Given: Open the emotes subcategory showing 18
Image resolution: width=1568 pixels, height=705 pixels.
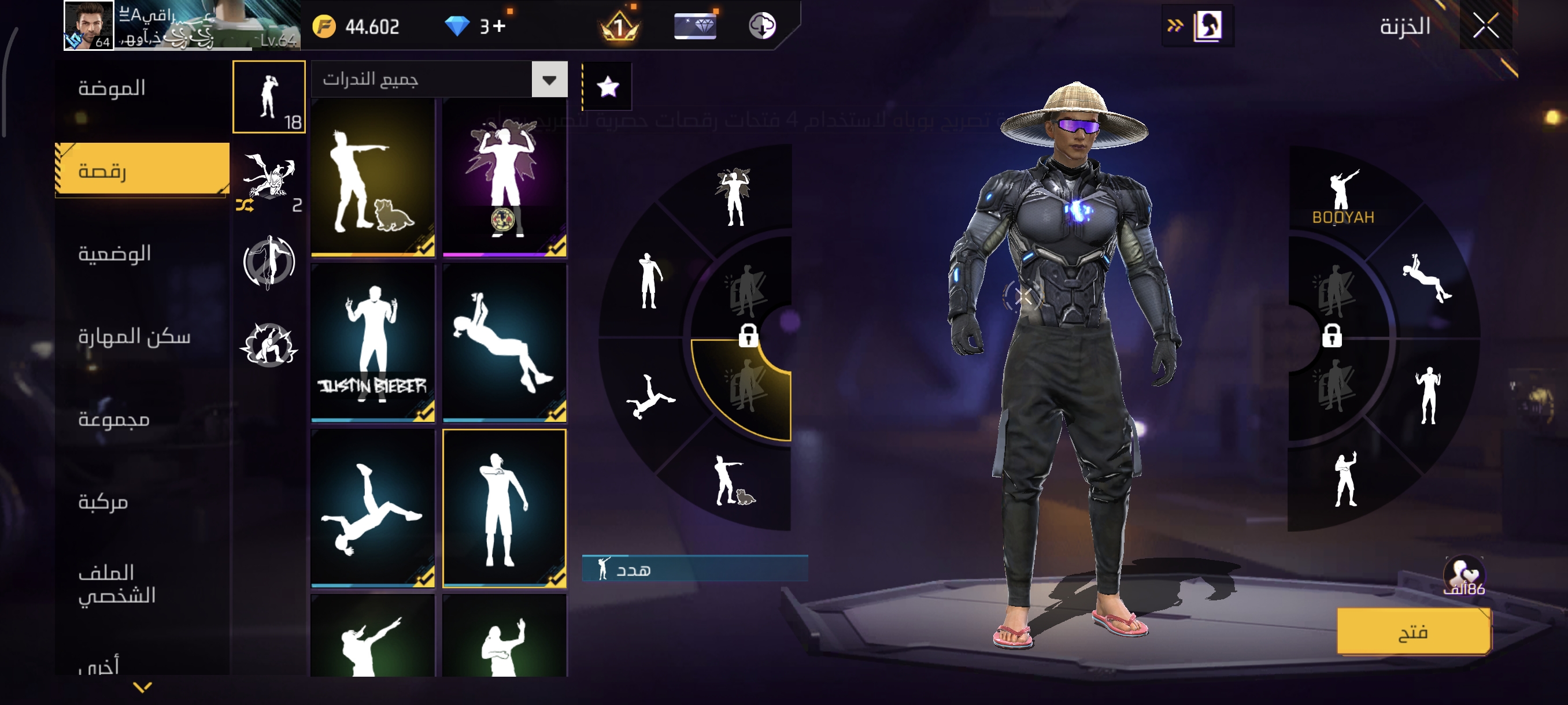Looking at the screenshot, I should pos(269,97).
